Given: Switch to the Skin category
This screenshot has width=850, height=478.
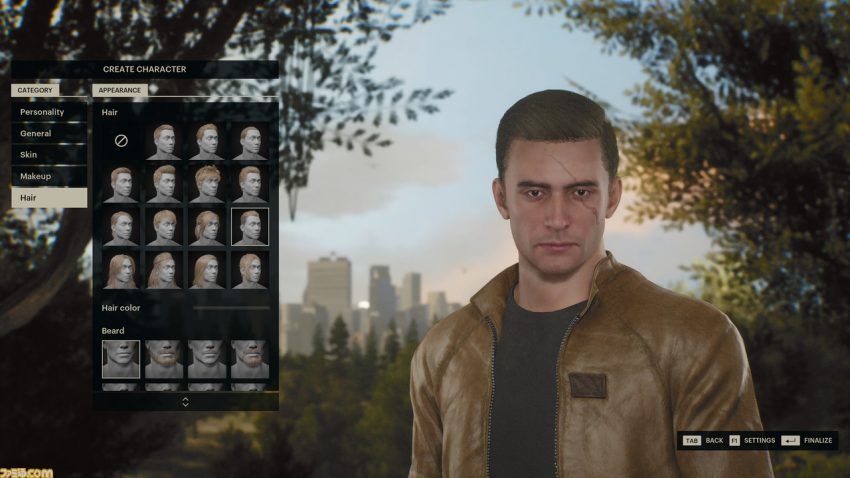Looking at the screenshot, I should tap(49, 155).
